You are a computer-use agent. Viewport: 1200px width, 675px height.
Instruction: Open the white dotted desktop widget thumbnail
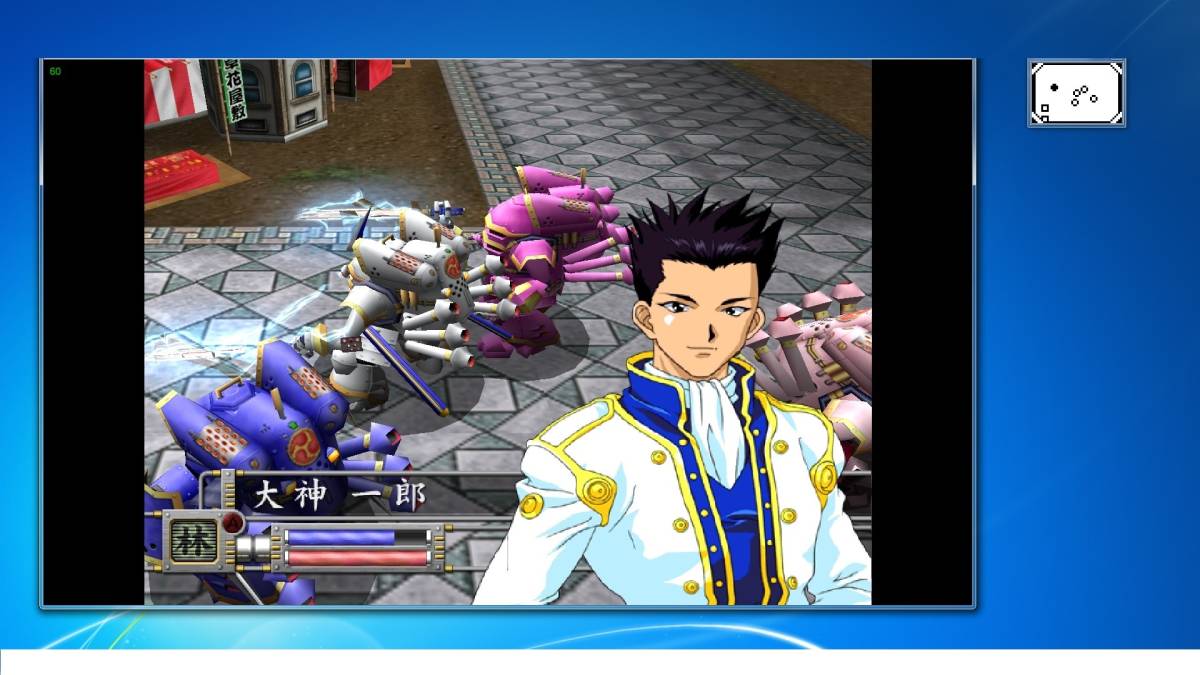[1076, 93]
